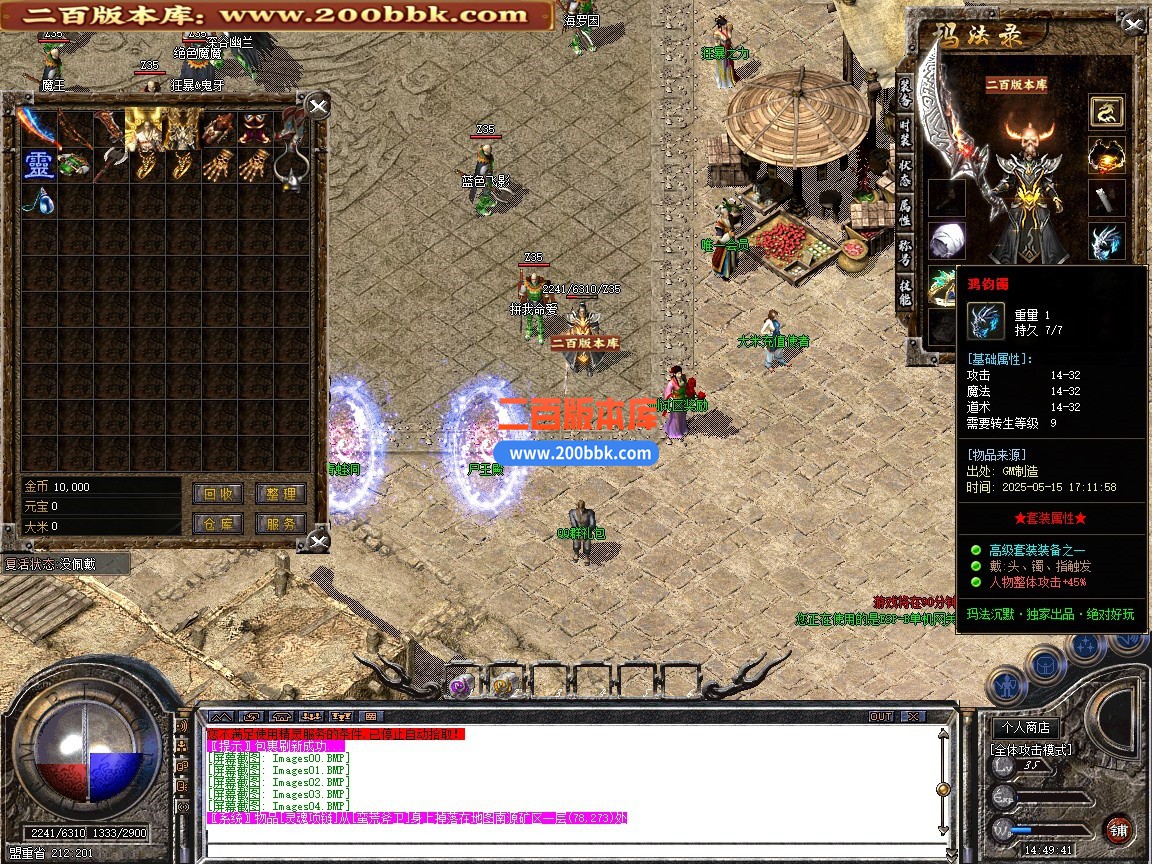Open the 服务 service menu
The width and height of the screenshot is (1152, 864).
(x=280, y=523)
